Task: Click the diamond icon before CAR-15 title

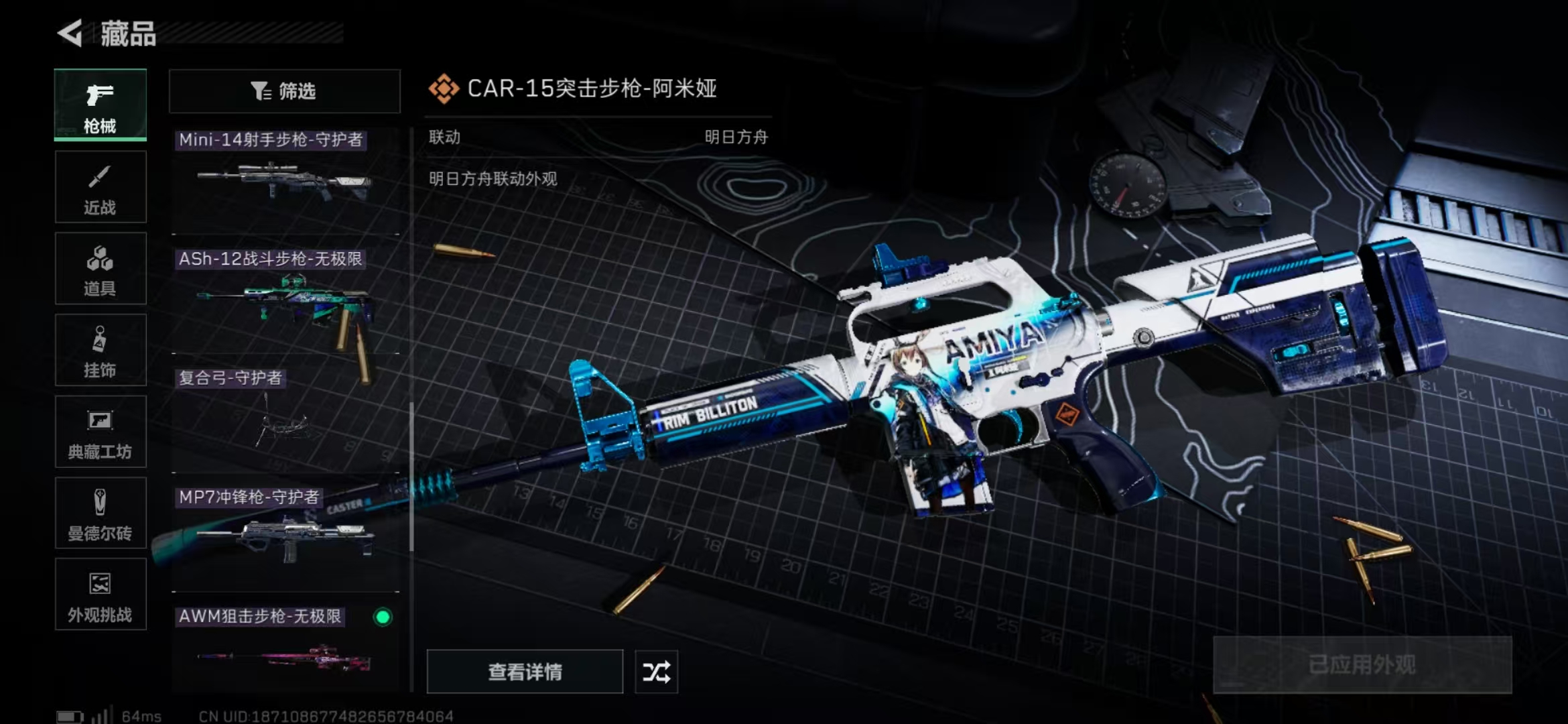Action: point(444,88)
